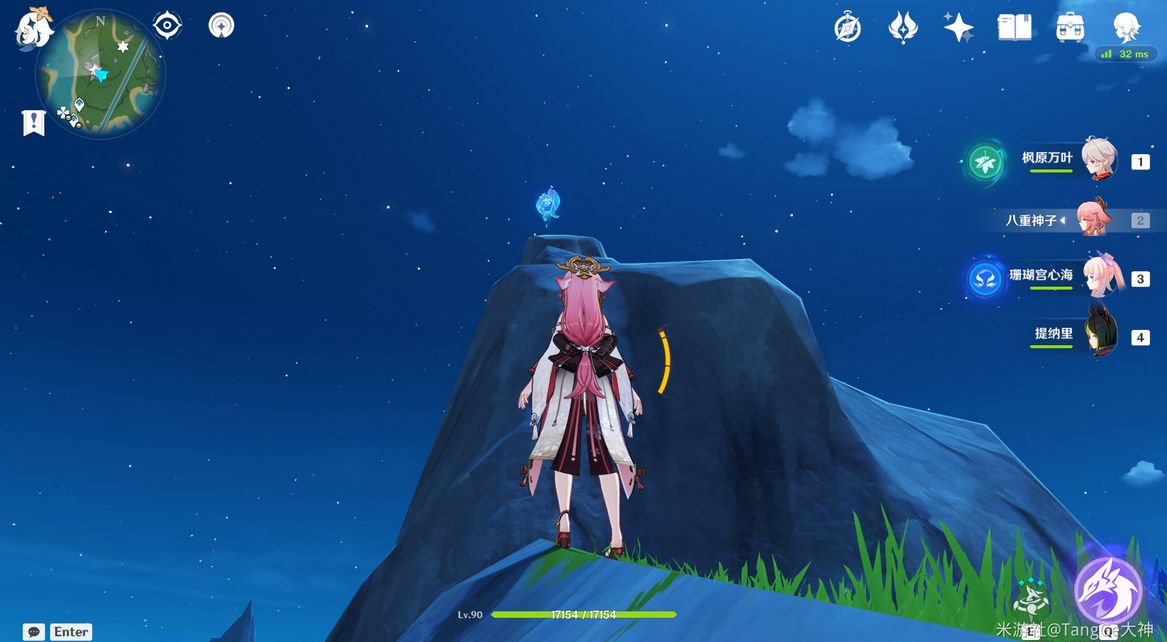Open the Adventurer Handbook book icon
Screen dimensions: 1167x642
(x=1014, y=27)
